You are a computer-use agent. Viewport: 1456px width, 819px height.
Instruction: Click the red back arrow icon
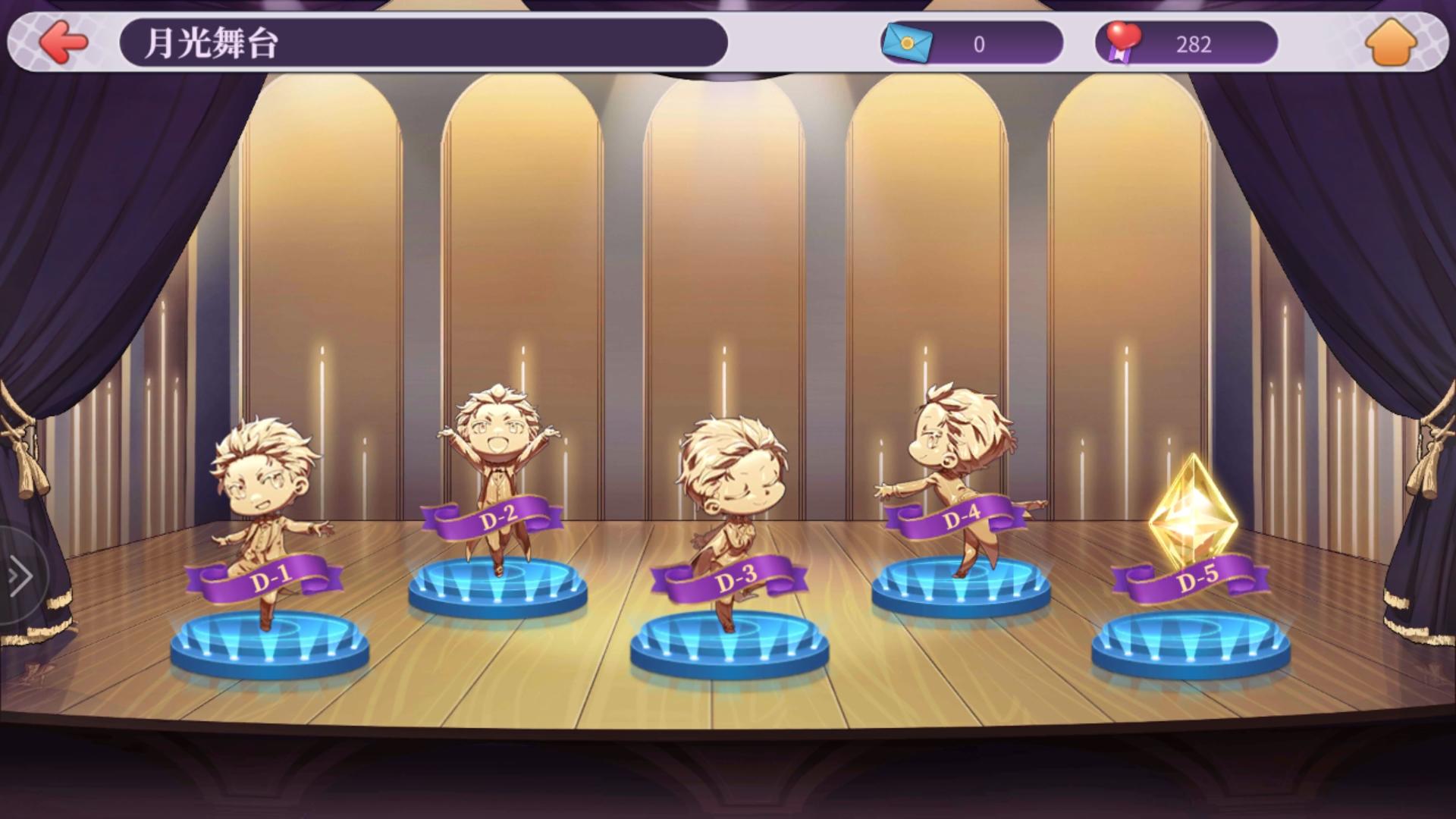coord(64,43)
